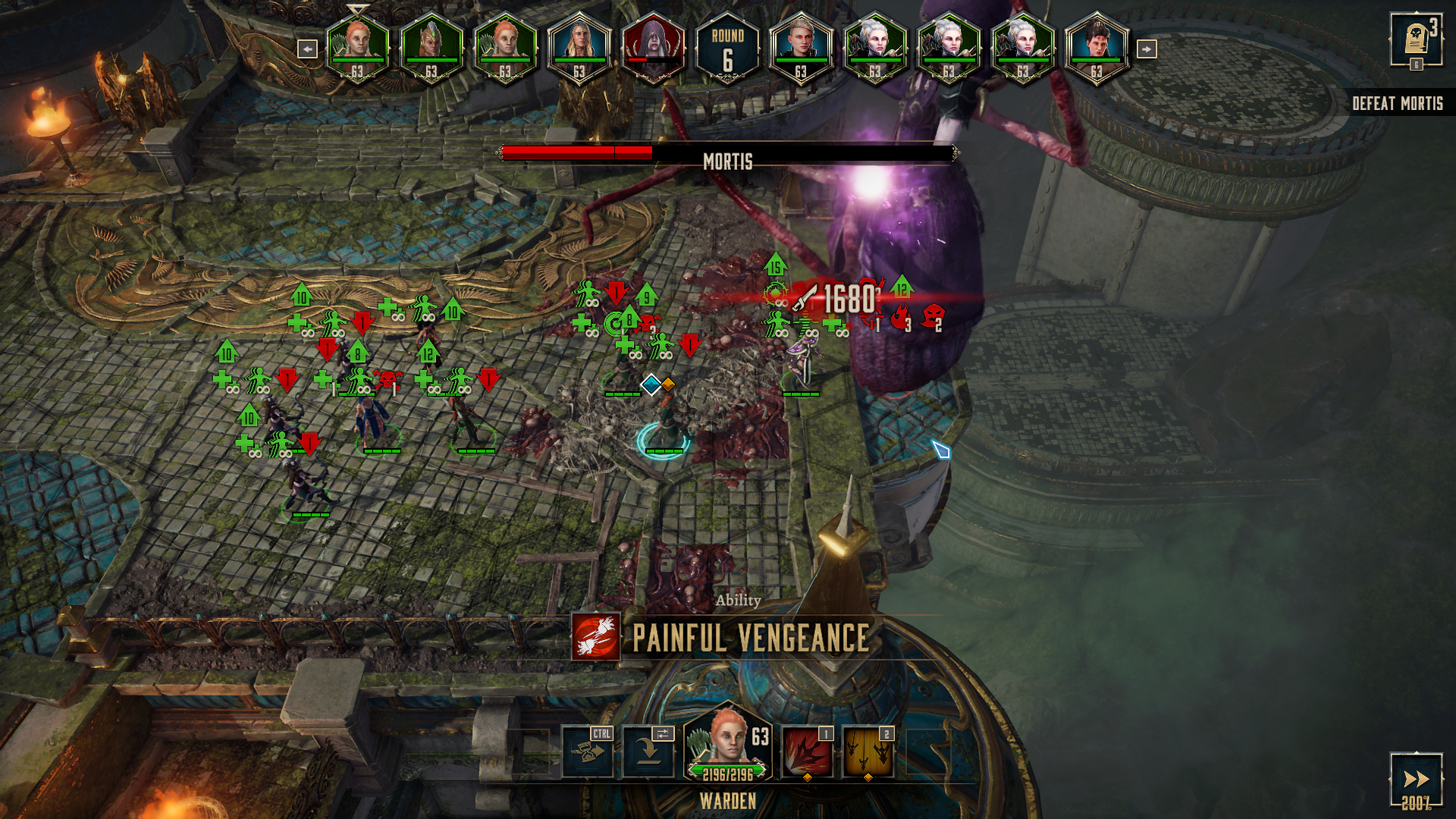Select the short-haired blond male portrait

tap(801, 47)
